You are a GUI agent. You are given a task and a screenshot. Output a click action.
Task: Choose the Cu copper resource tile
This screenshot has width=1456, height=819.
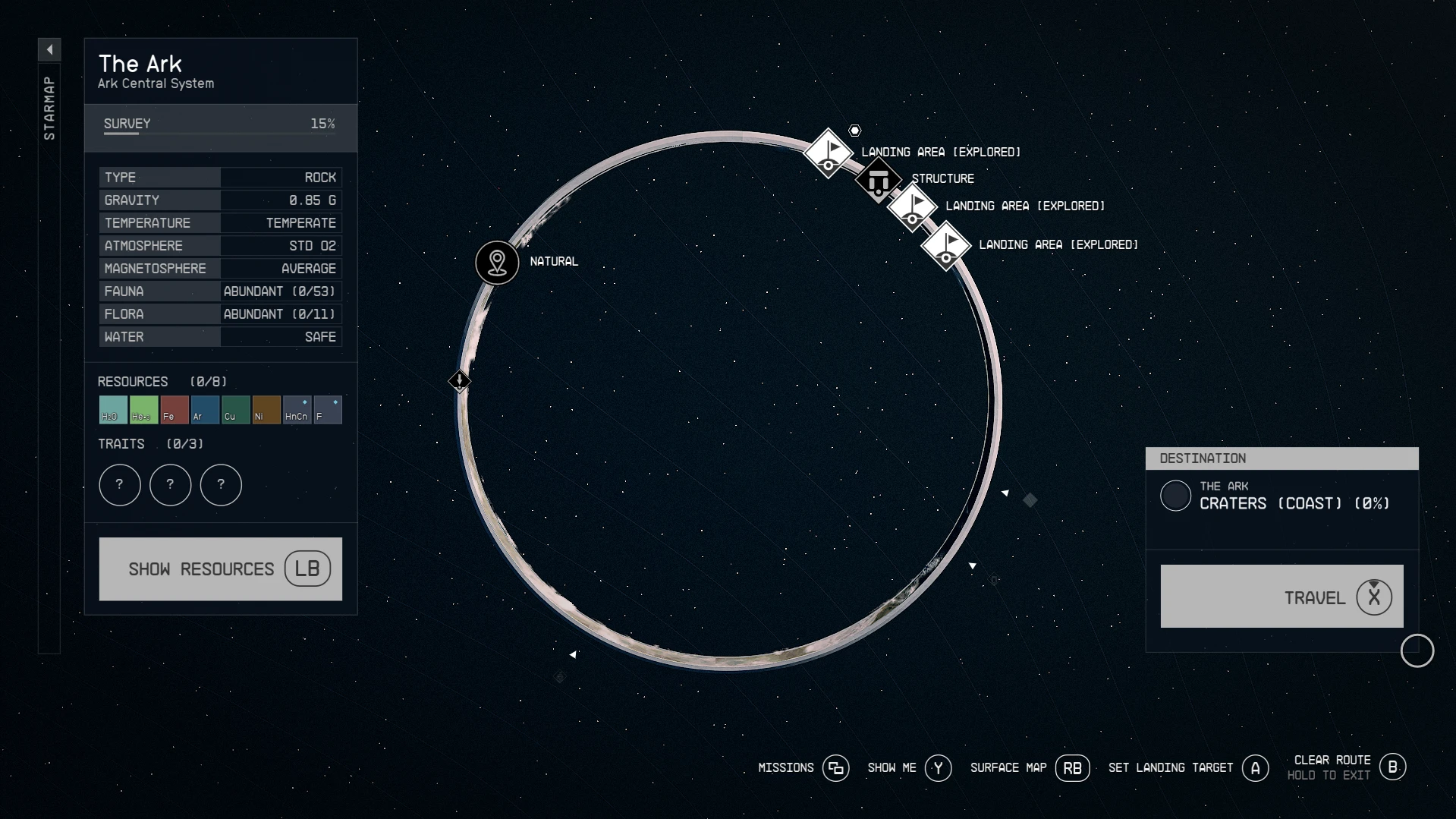235,410
